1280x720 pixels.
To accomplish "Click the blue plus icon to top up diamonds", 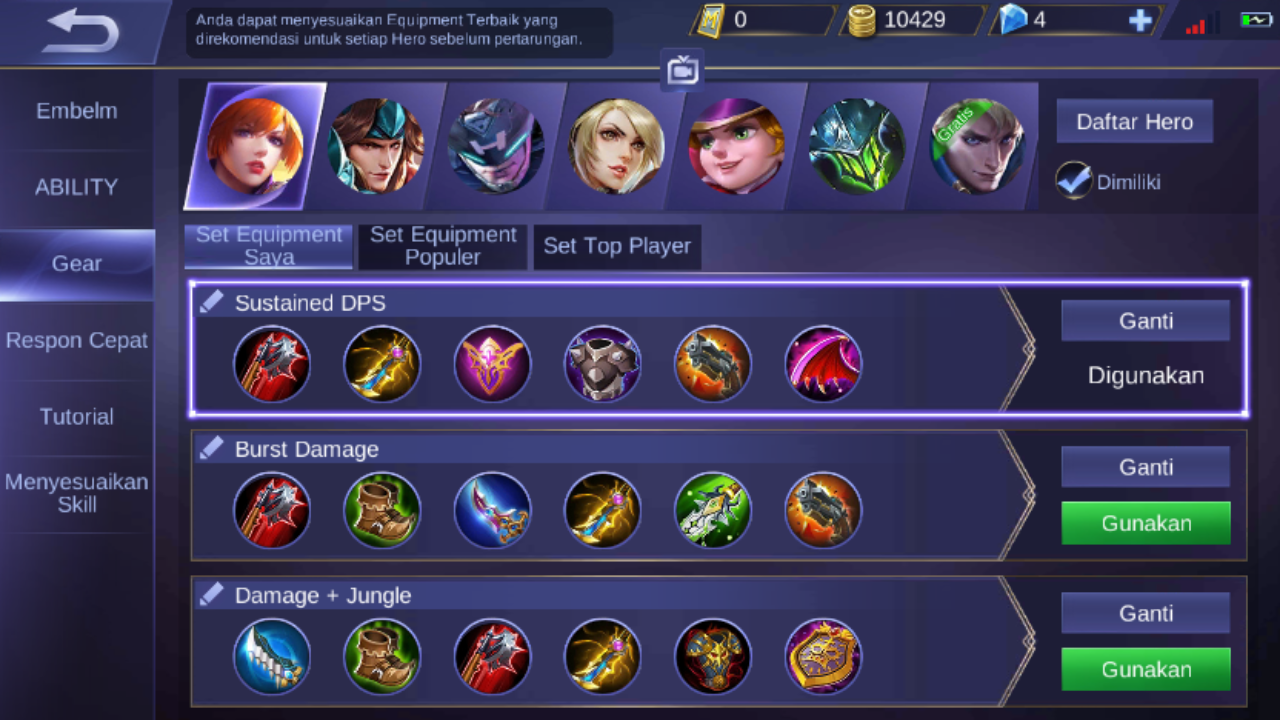I will pos(1140,19).
